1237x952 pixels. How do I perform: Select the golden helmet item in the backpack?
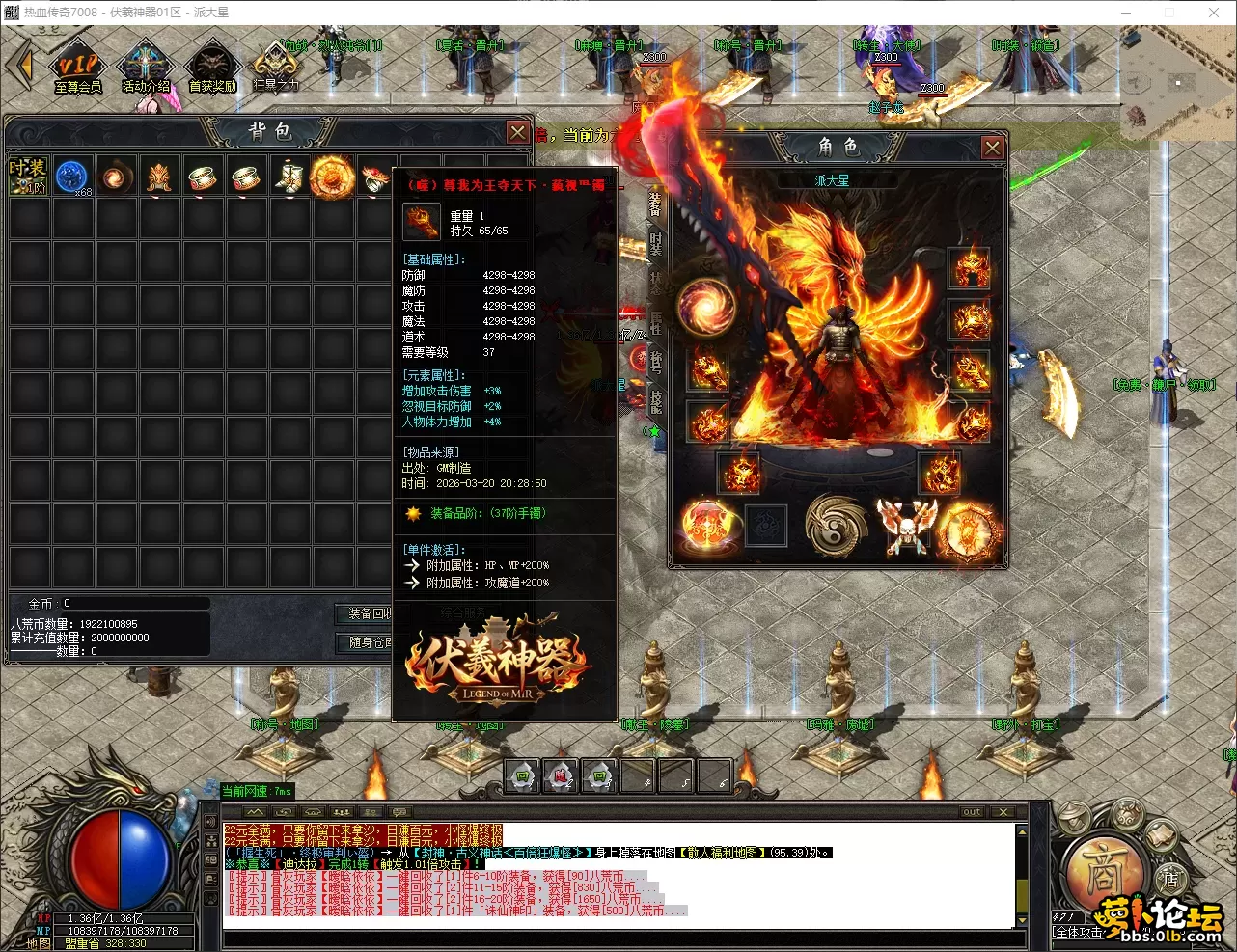click(159, 177)
